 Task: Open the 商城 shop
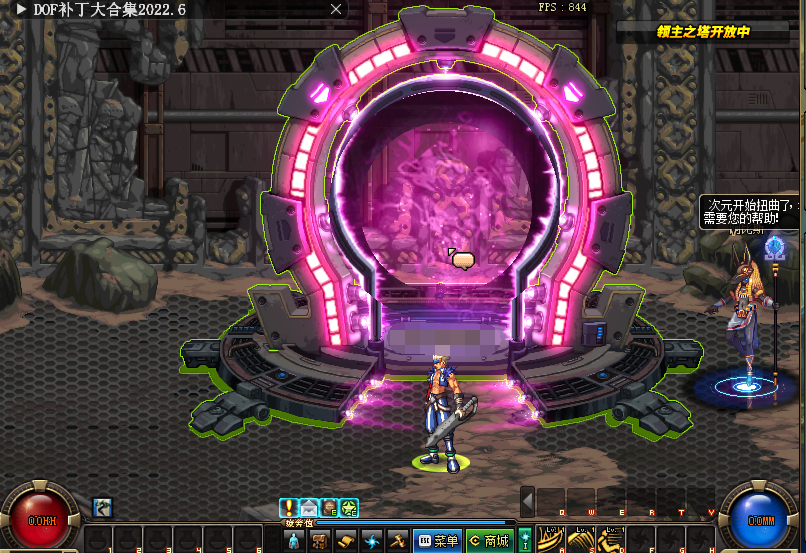489,541
